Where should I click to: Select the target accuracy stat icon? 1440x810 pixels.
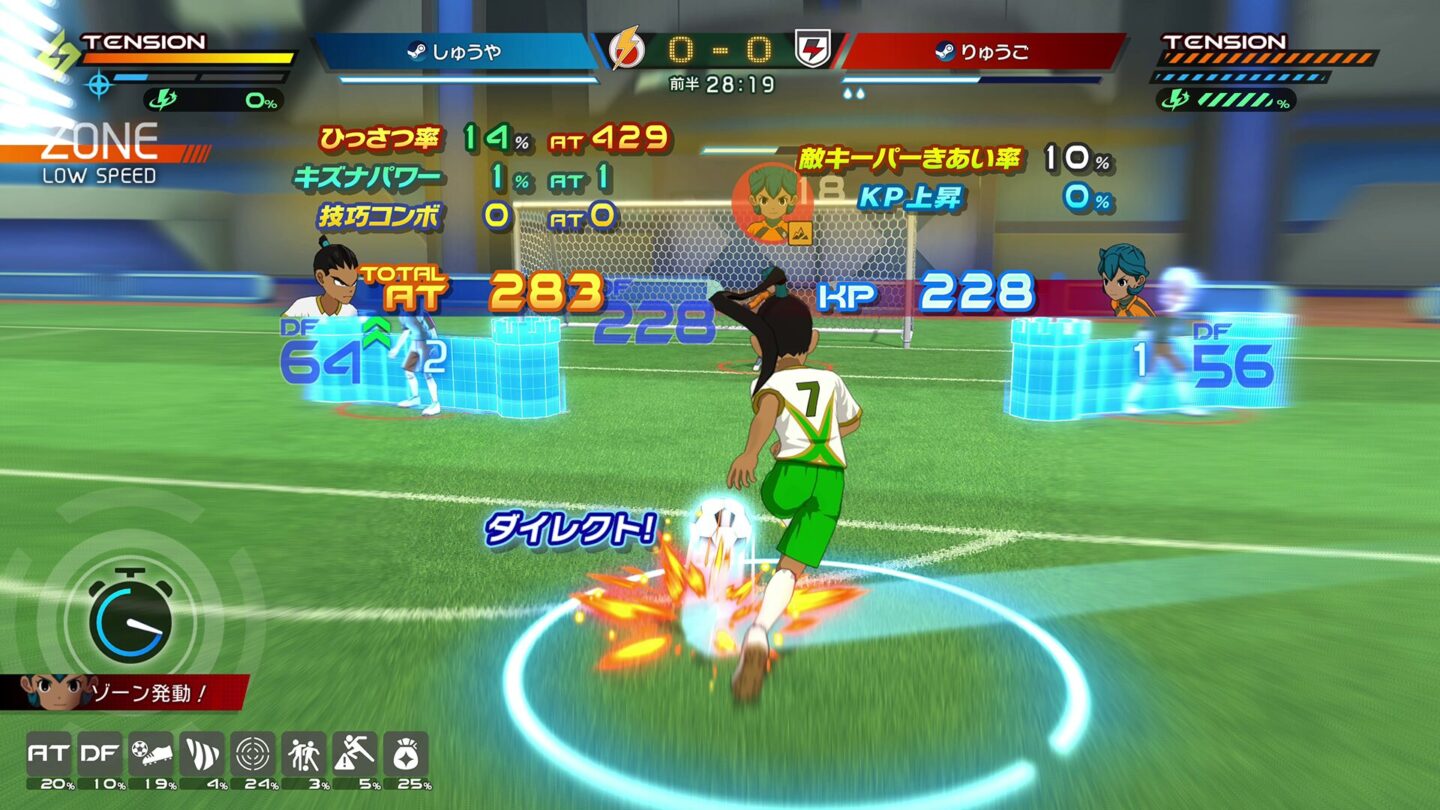[x=251, y=752]
